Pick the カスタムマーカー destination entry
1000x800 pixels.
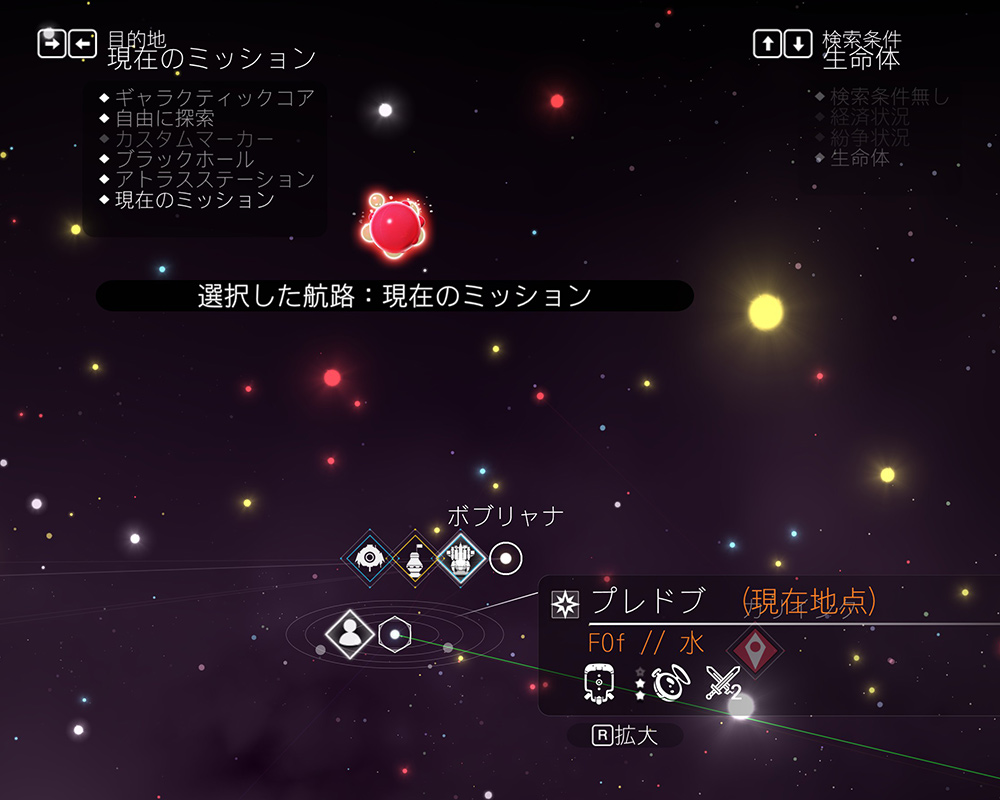(x=194, y=139)
